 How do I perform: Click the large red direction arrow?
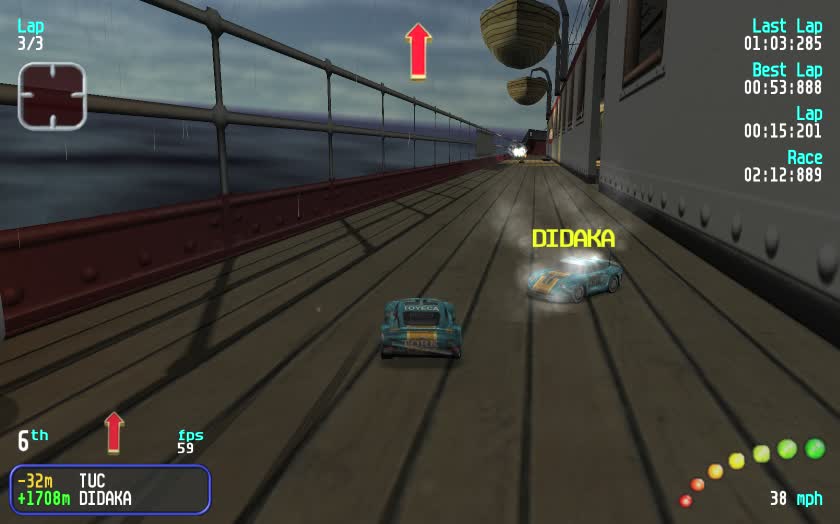click(418, 51)
